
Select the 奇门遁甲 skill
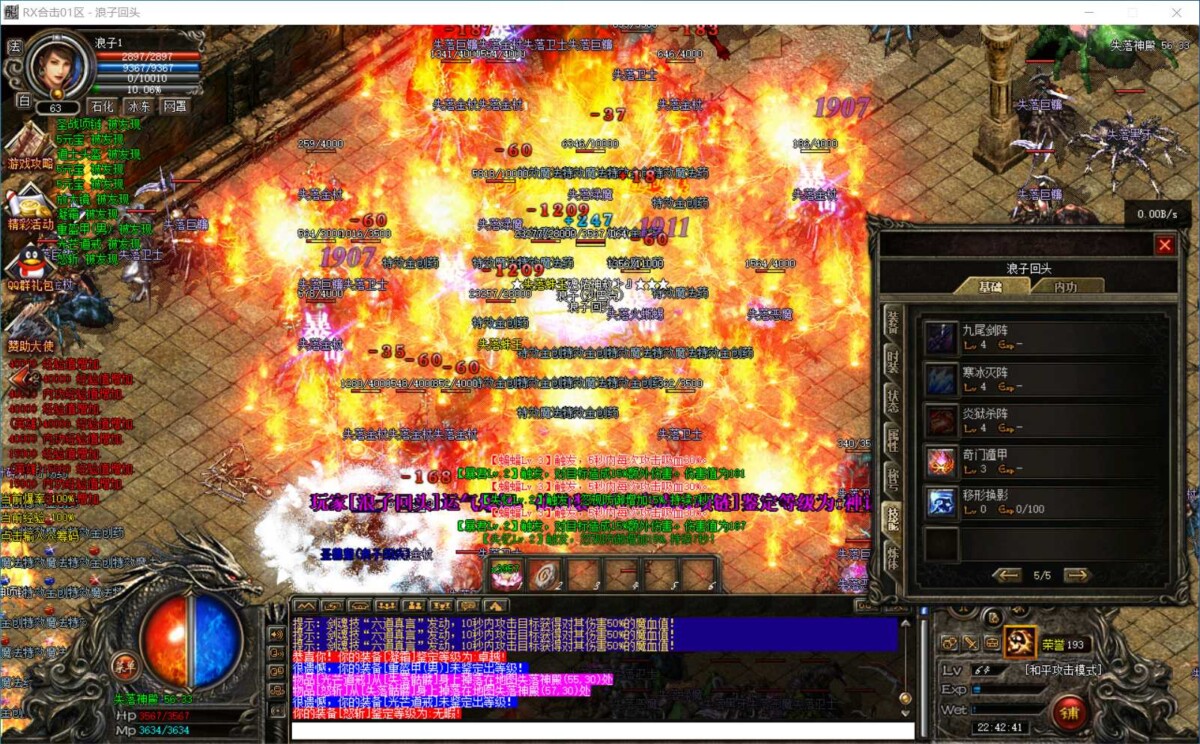pos(941,461)
